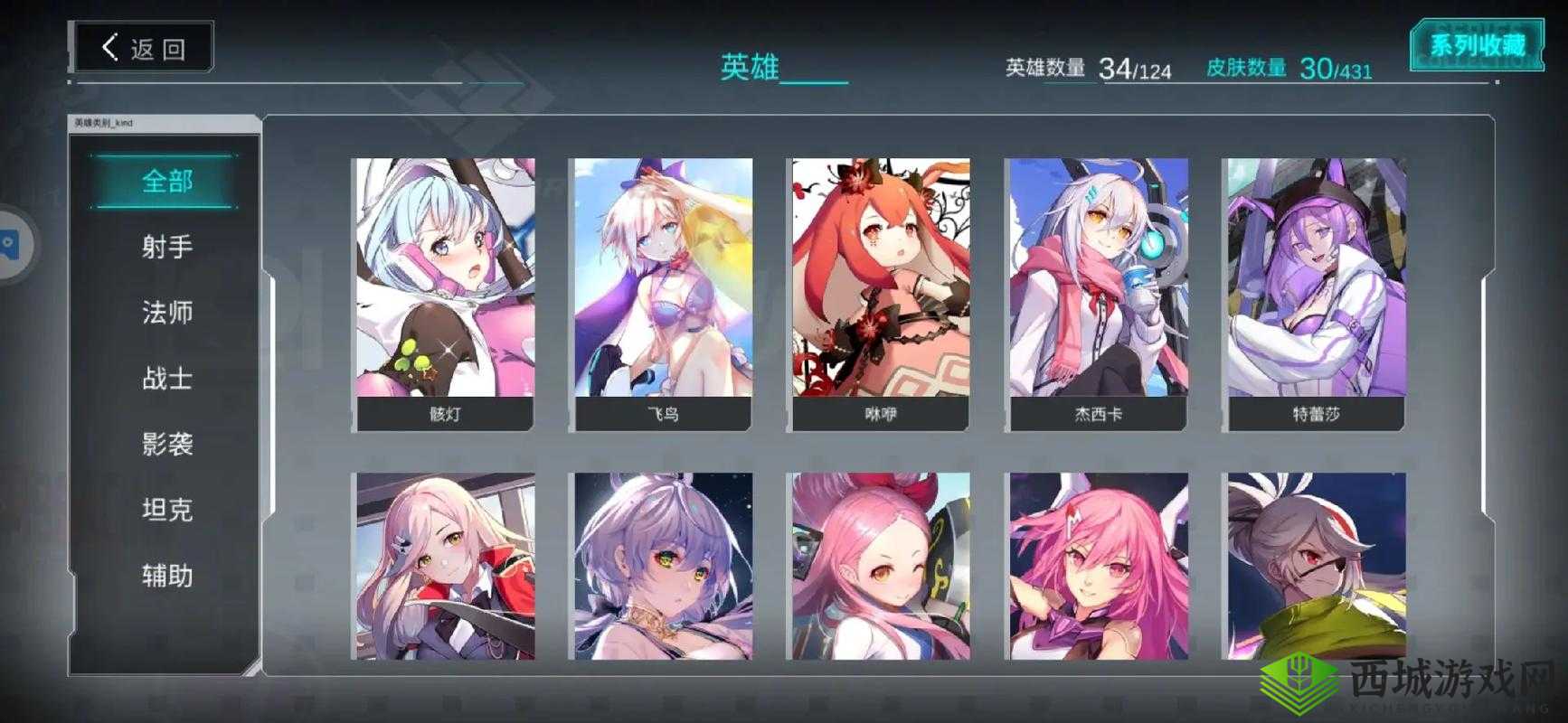This screenshot has height=723, width=1568.
Task: Switch to the 影袭 category
Action: (x=167, y=445)
